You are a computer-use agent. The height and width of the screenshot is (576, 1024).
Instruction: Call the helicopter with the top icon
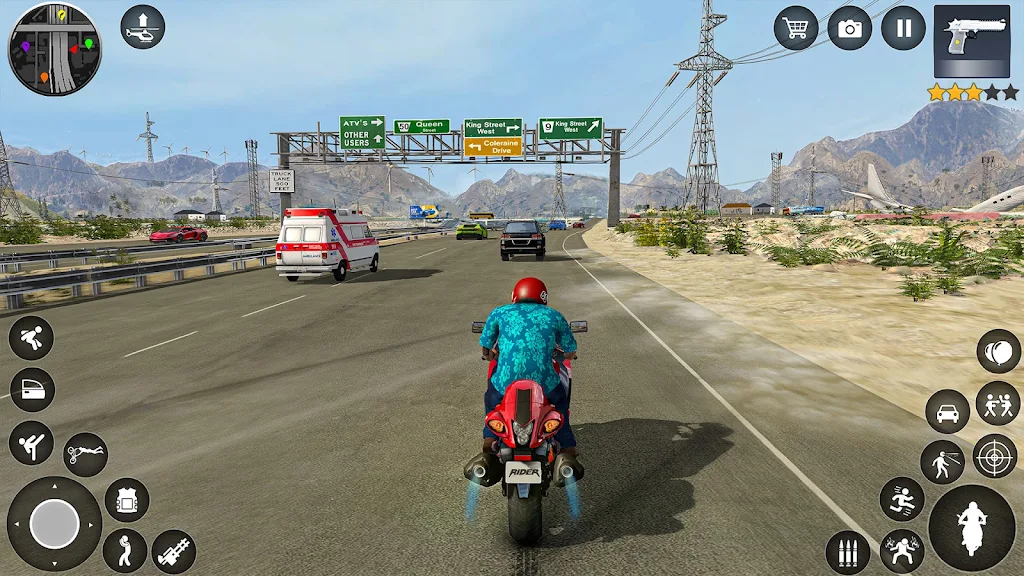pyautogui.click(x=143, y=27)
